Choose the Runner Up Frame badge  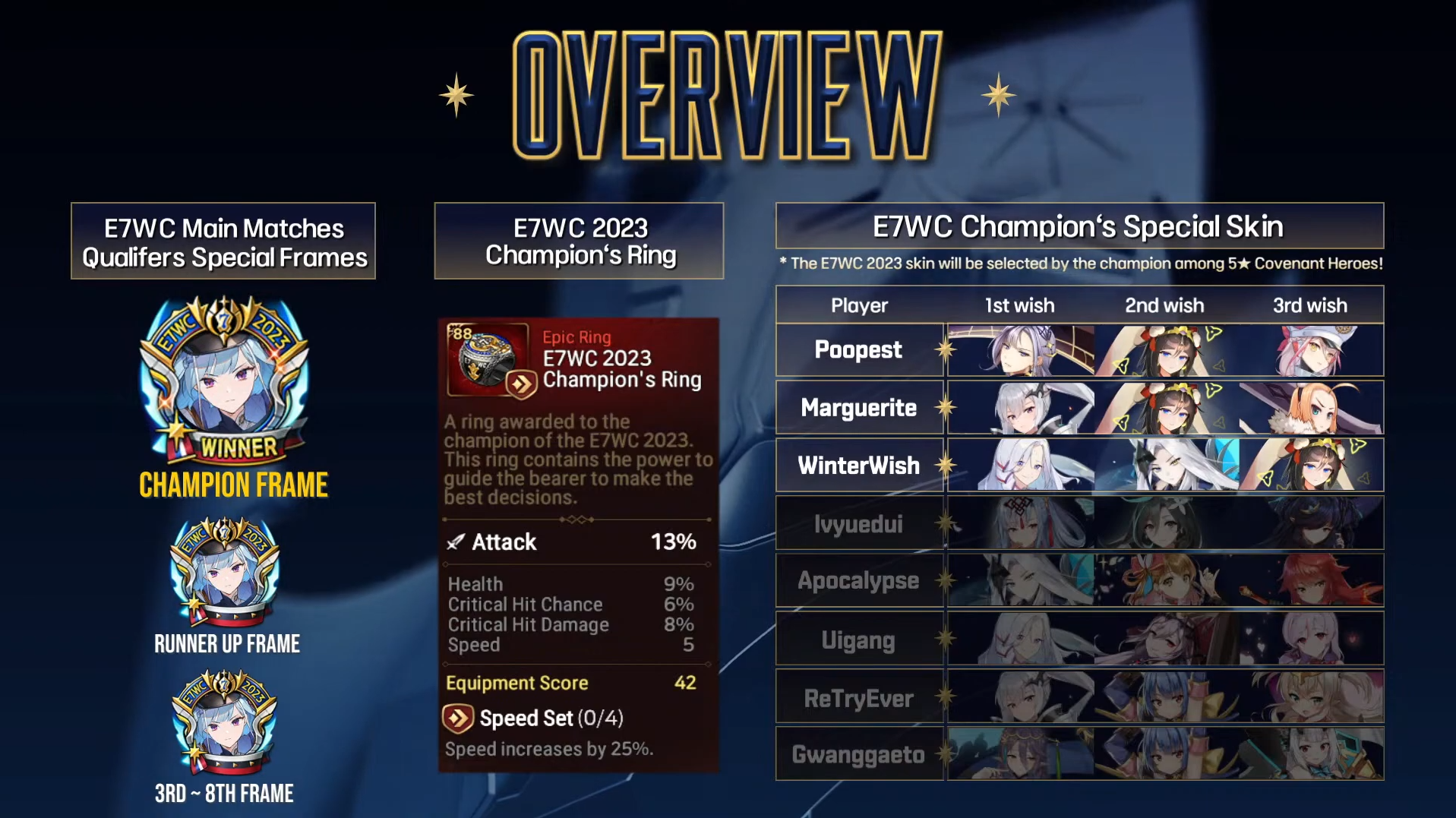click(x=225, y=572)
